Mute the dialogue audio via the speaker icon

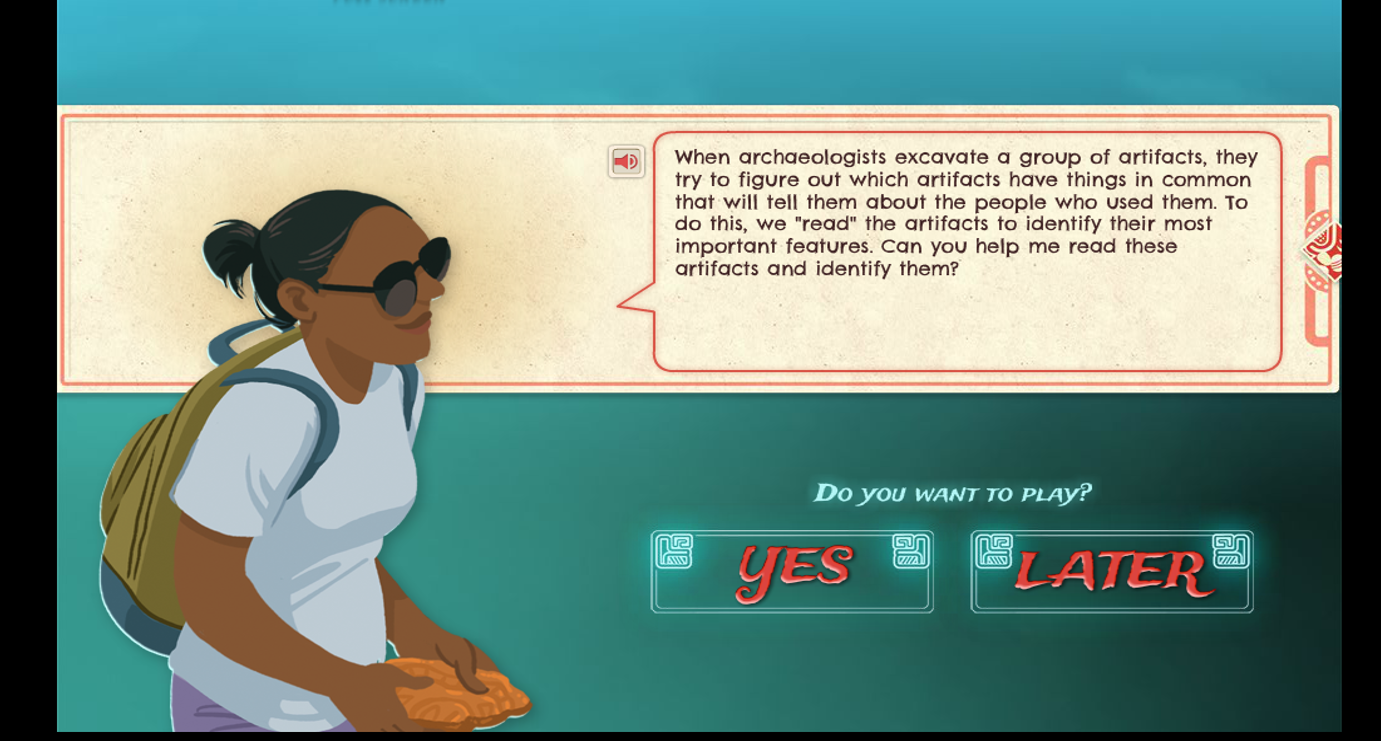[625, 159]
